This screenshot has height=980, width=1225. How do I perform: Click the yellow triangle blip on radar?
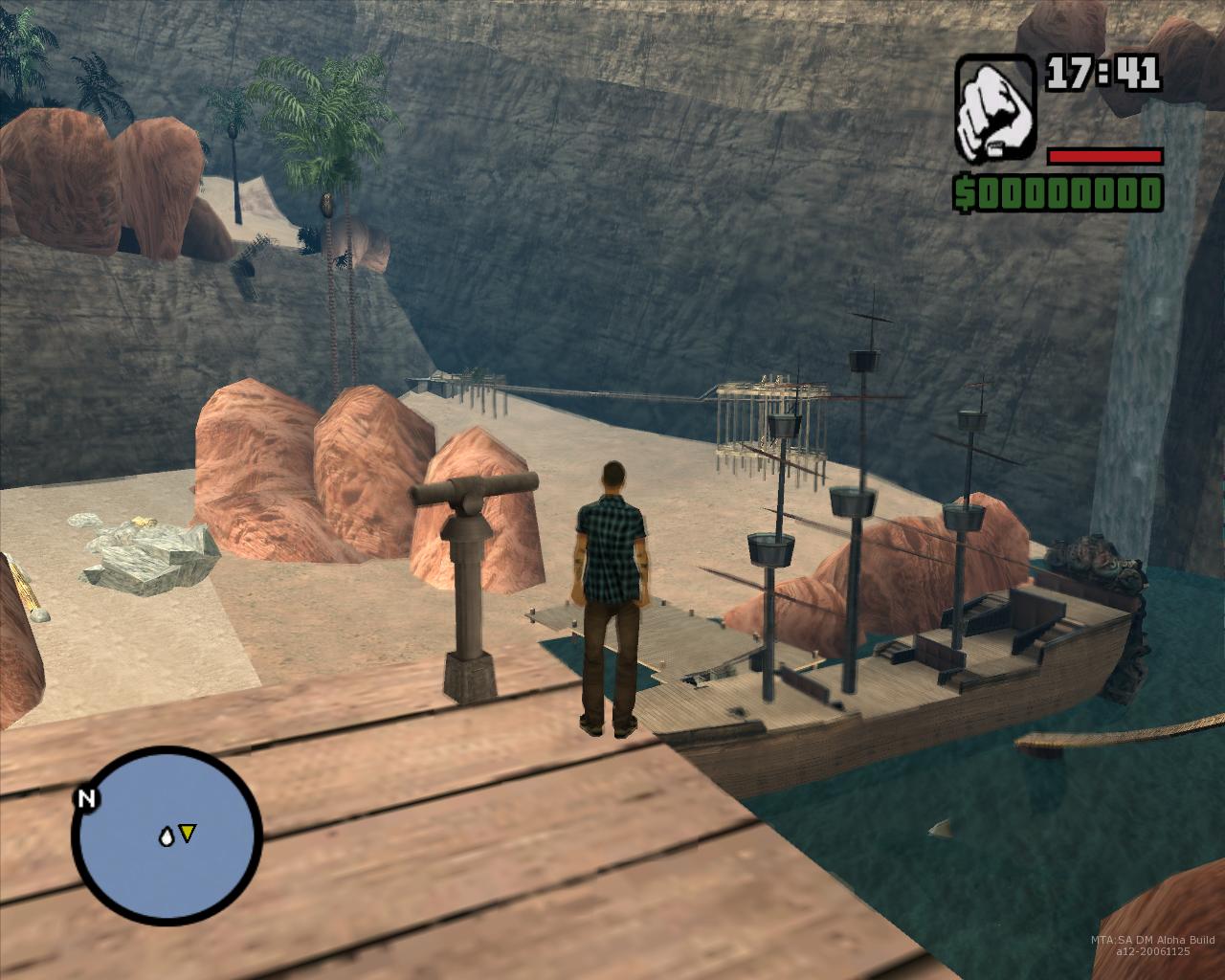[188, 835]
